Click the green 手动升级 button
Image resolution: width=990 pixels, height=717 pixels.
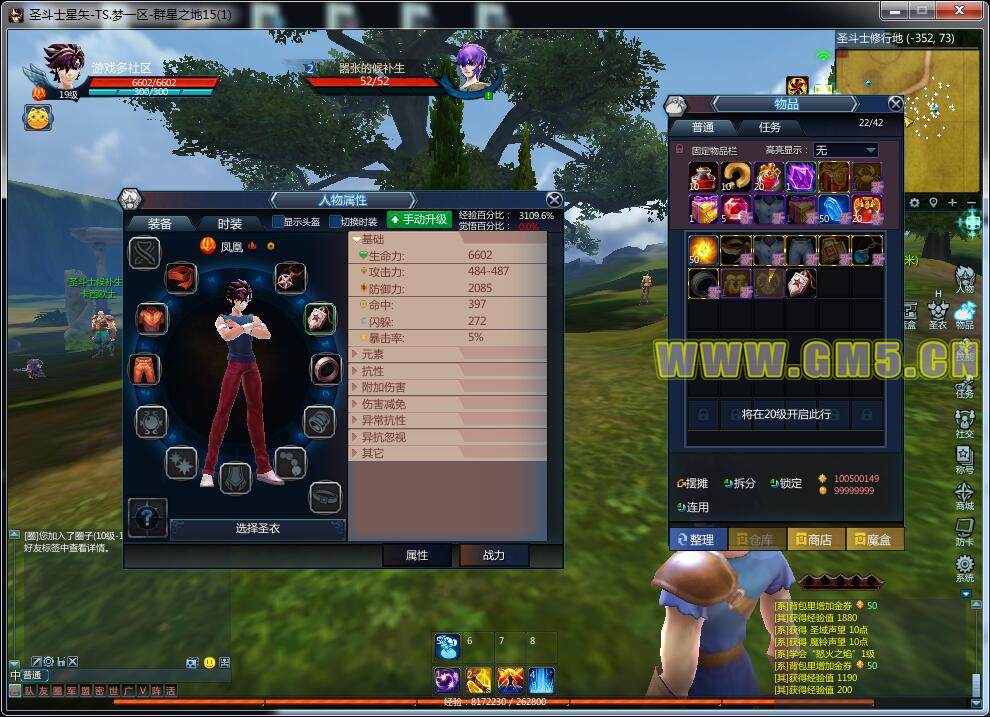click(x=419, y=219)
